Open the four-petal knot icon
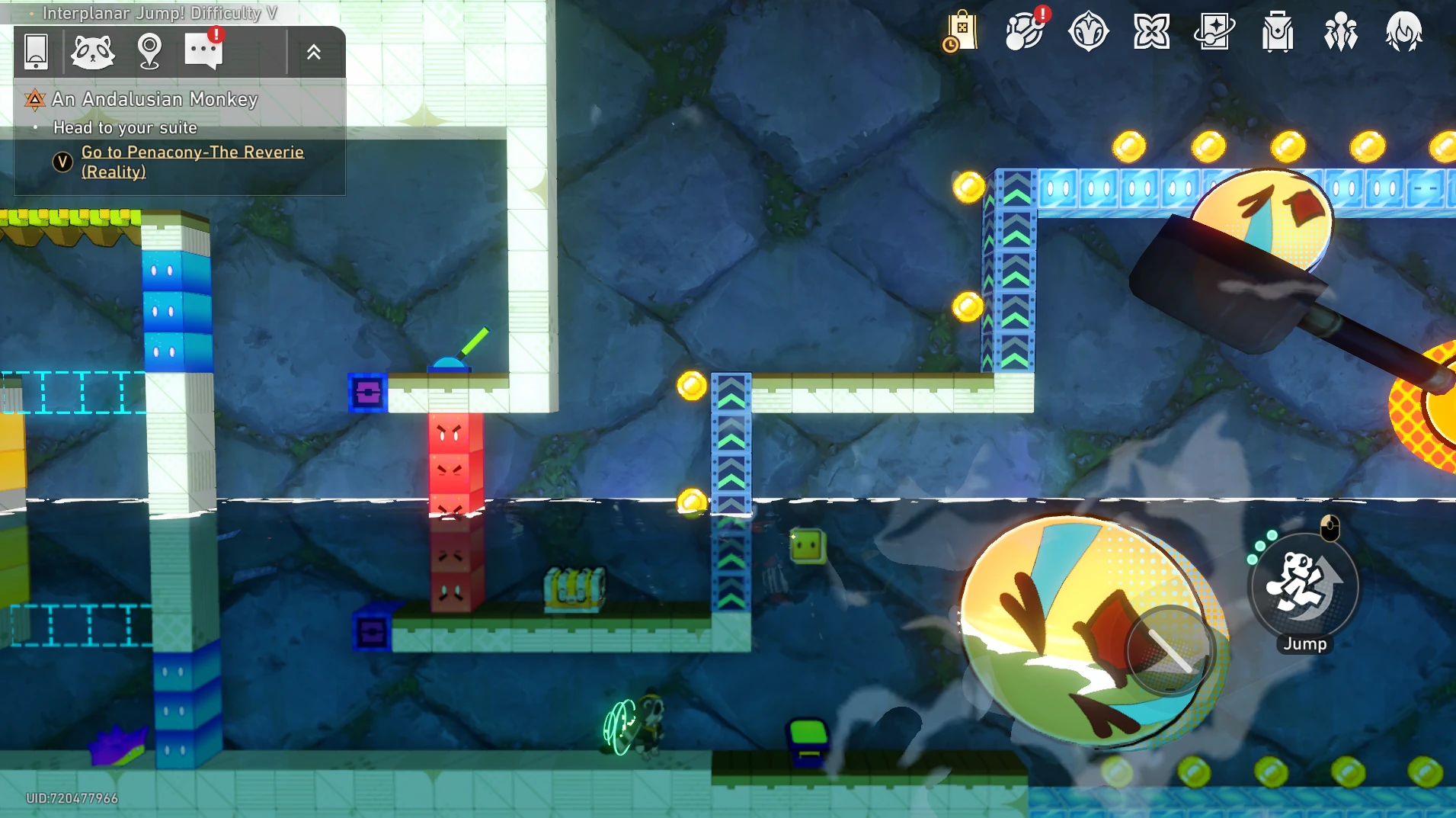This screenshot has height=818, width=1456. coord(1151,32)
